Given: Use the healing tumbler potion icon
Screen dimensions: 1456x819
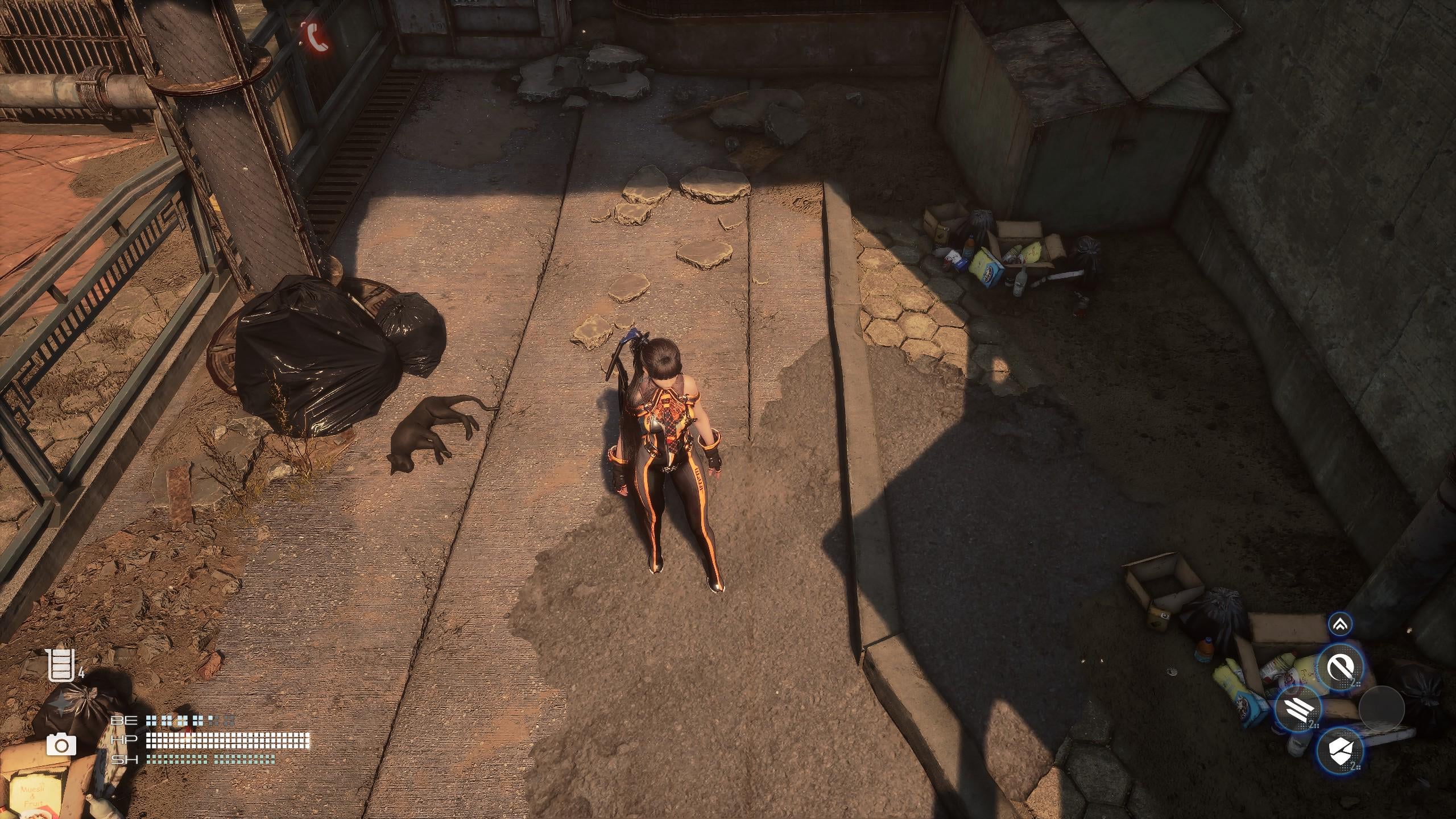Looking at the screenshot, I should (61, 665).
